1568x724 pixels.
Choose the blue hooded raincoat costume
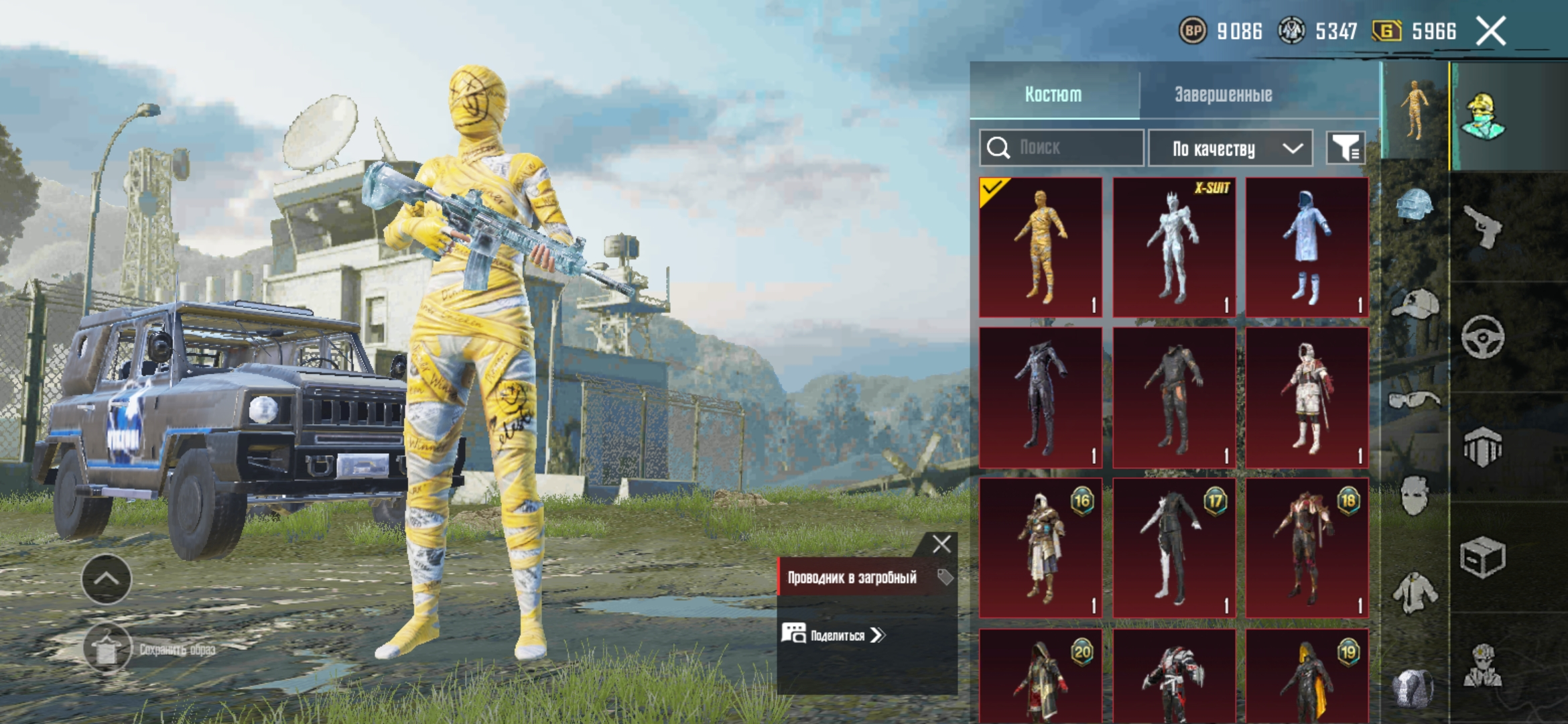[x=1307, y=247]
